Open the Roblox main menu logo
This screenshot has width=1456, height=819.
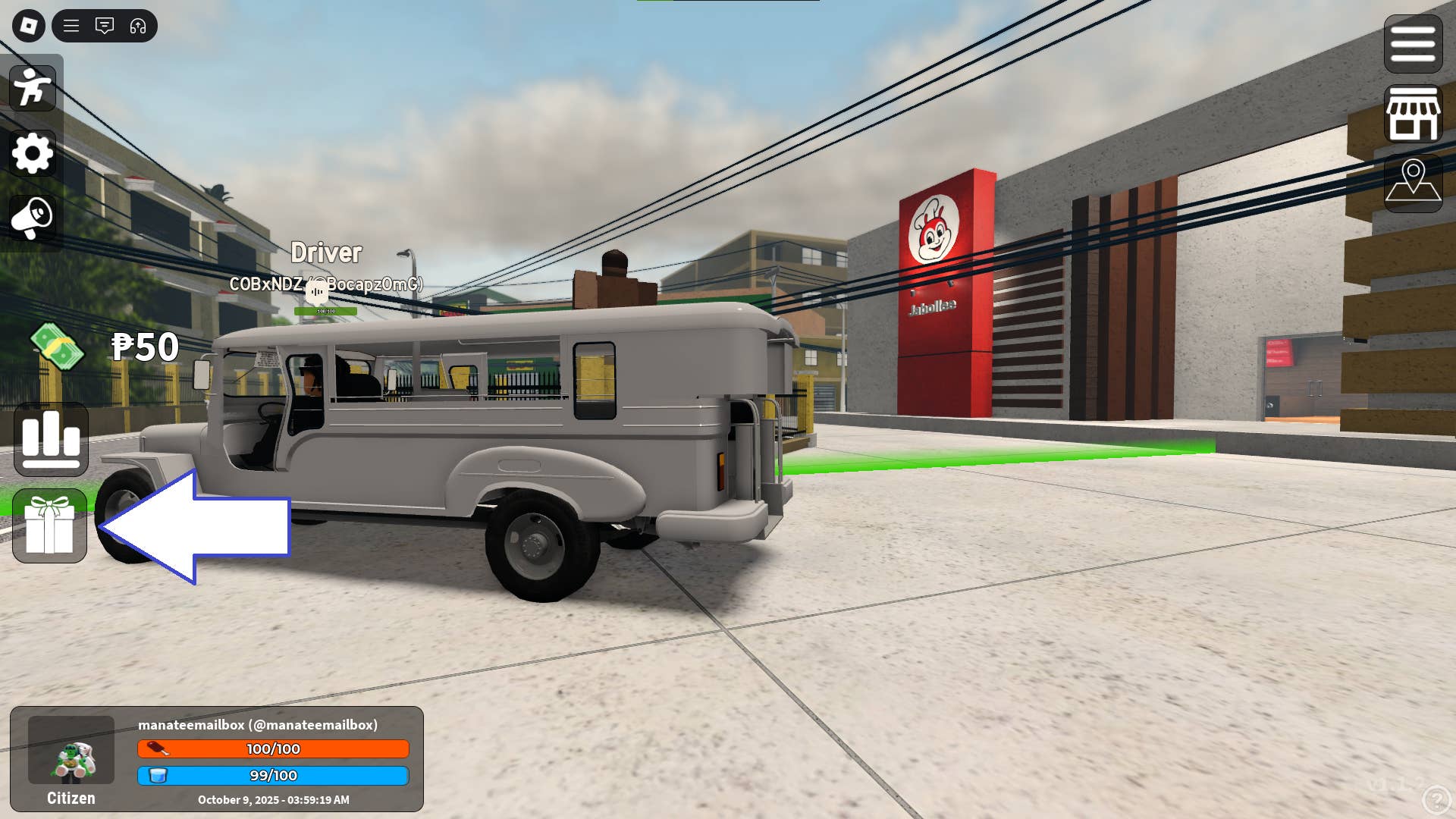point(29,26)
